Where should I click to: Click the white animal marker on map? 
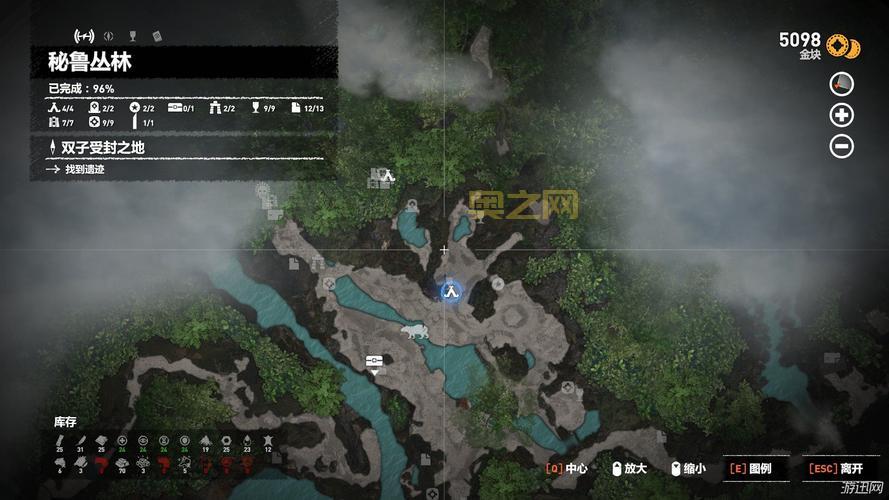412,331
